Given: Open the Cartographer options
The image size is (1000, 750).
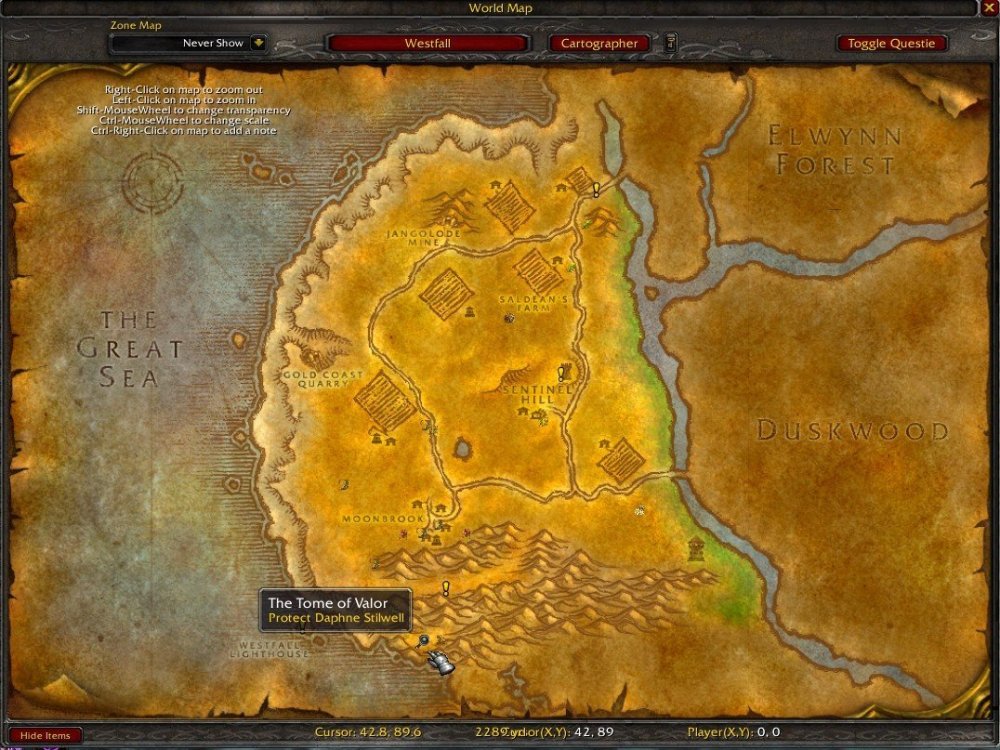Looking at the screenshot, I should [x=599, y=43].
